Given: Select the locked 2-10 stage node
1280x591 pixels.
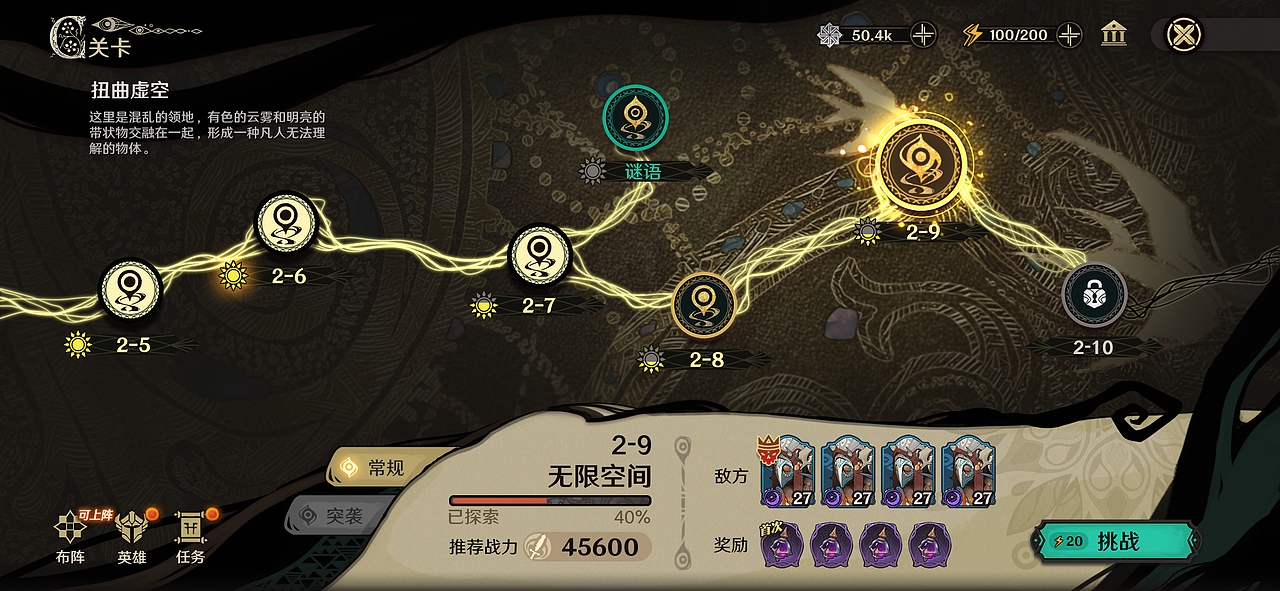Looking at the screenshot, I should [x=1094, y=295].
